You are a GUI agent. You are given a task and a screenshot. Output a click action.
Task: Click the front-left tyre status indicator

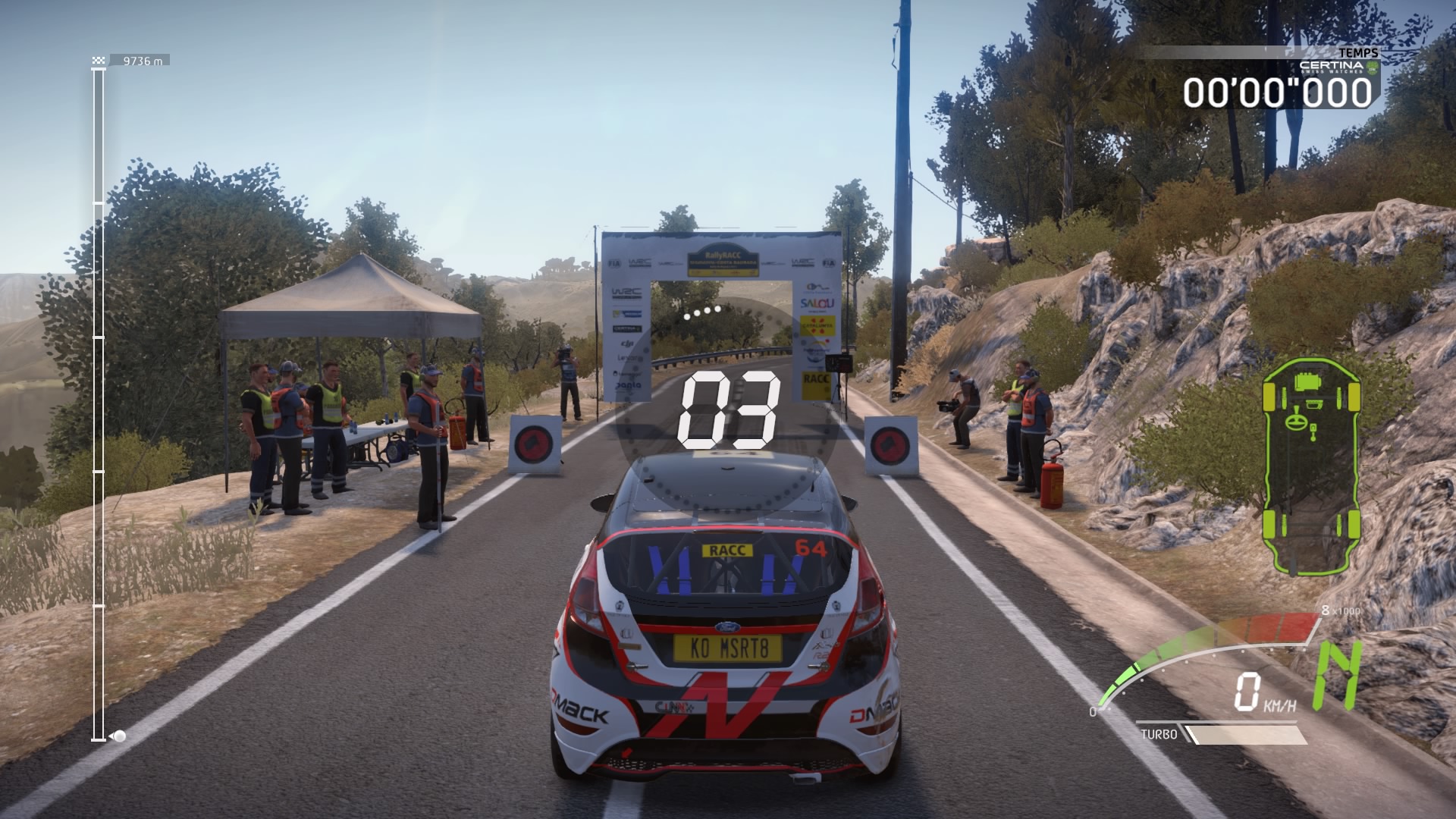tap(1269, 397)
